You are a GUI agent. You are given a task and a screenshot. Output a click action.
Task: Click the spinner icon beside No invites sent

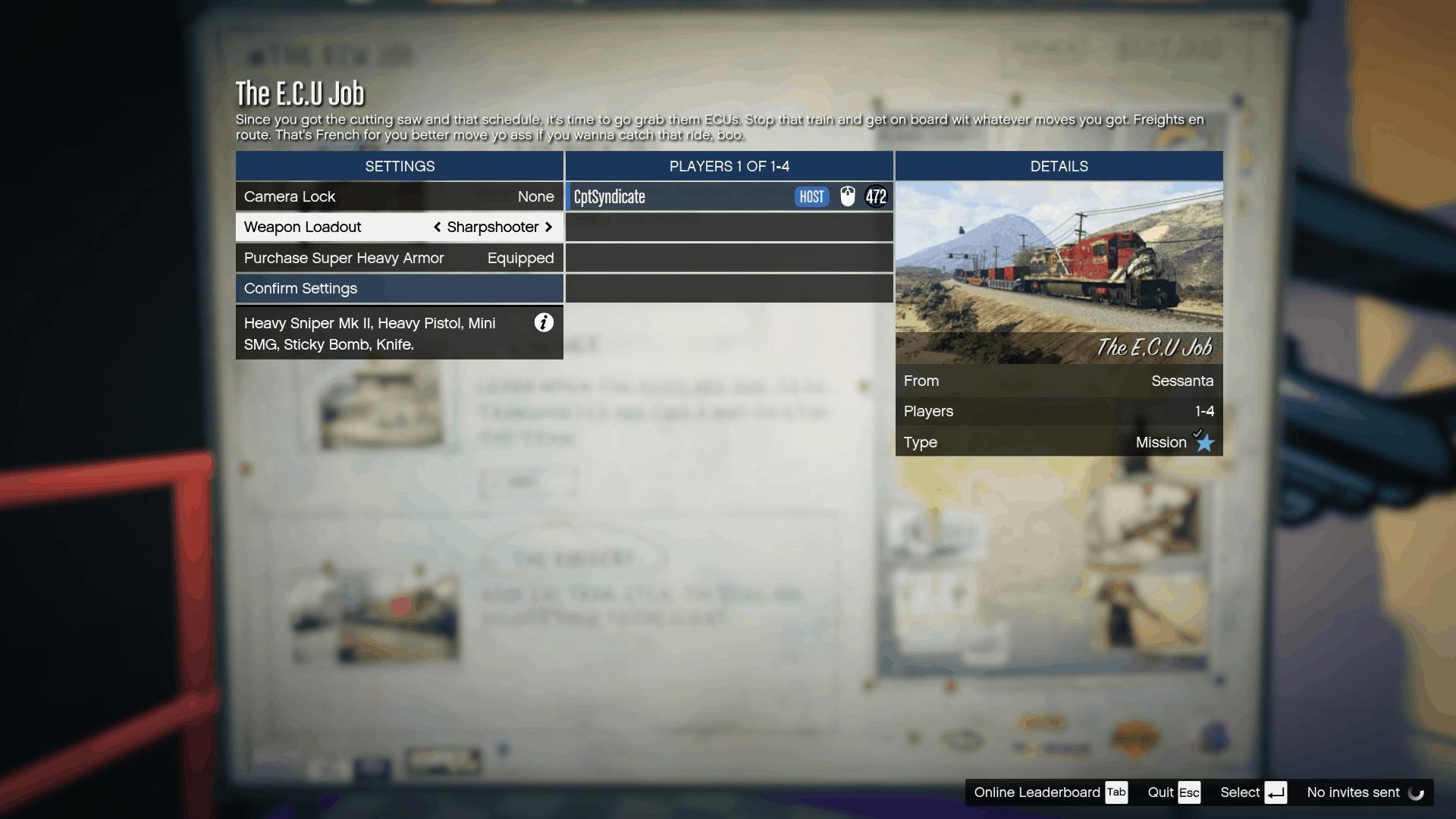[x=1417, y=793]
